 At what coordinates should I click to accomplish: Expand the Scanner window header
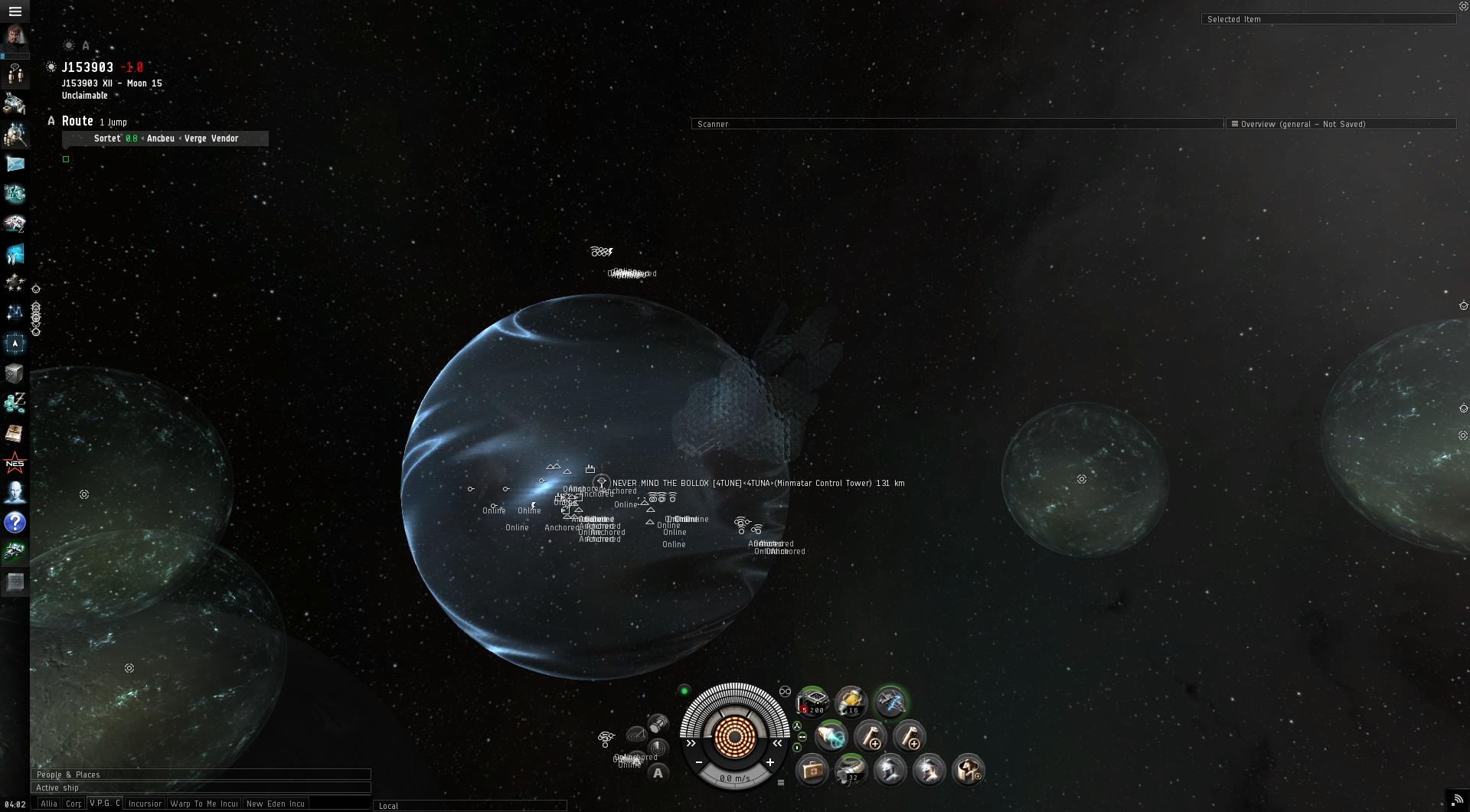click(957, 124)
